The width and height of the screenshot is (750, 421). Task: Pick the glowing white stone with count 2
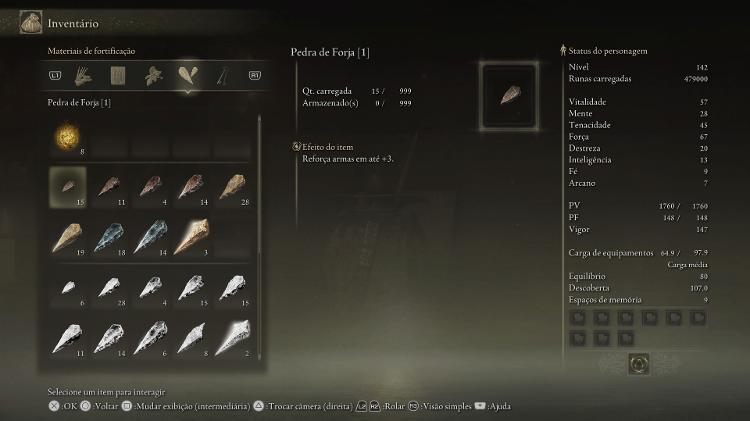(x=231, y=337)
